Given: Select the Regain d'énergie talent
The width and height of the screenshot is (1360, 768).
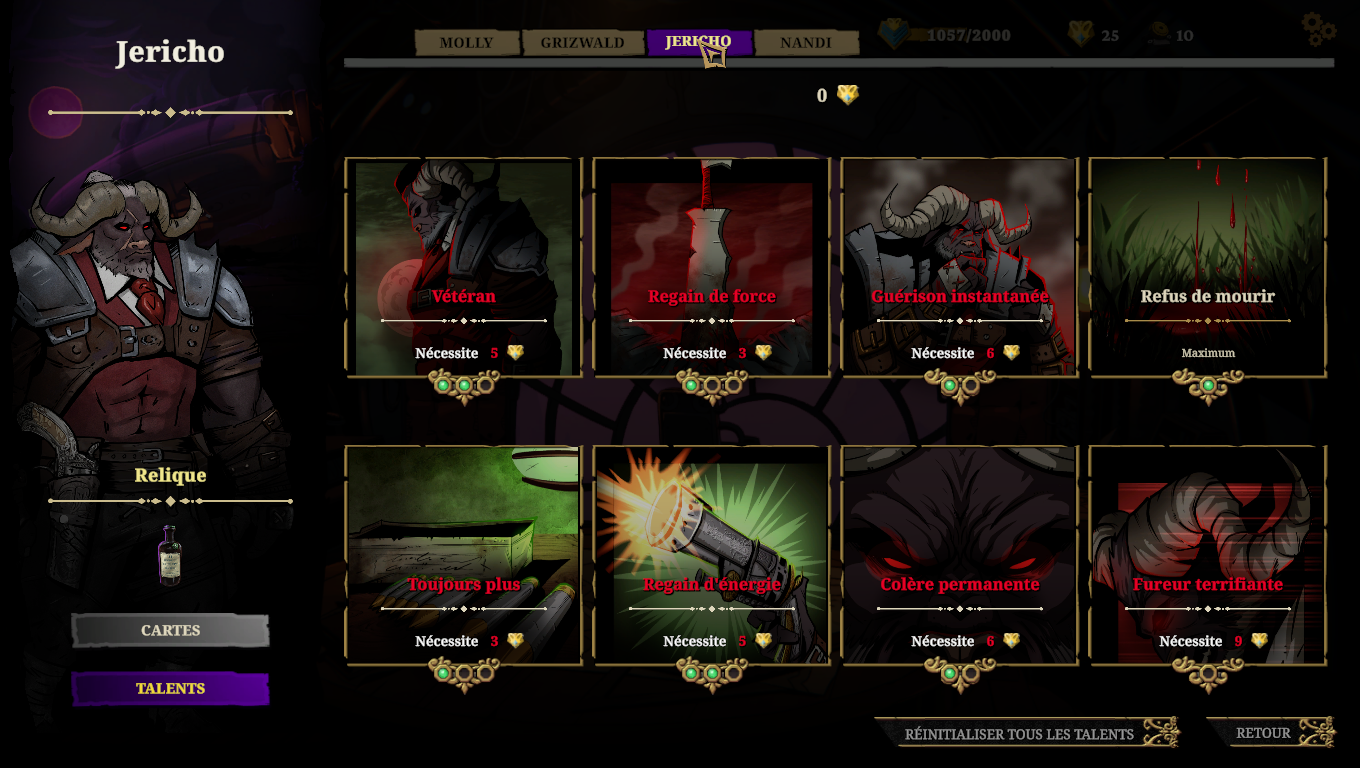Looking at the screenshot, I should point(712,556).
